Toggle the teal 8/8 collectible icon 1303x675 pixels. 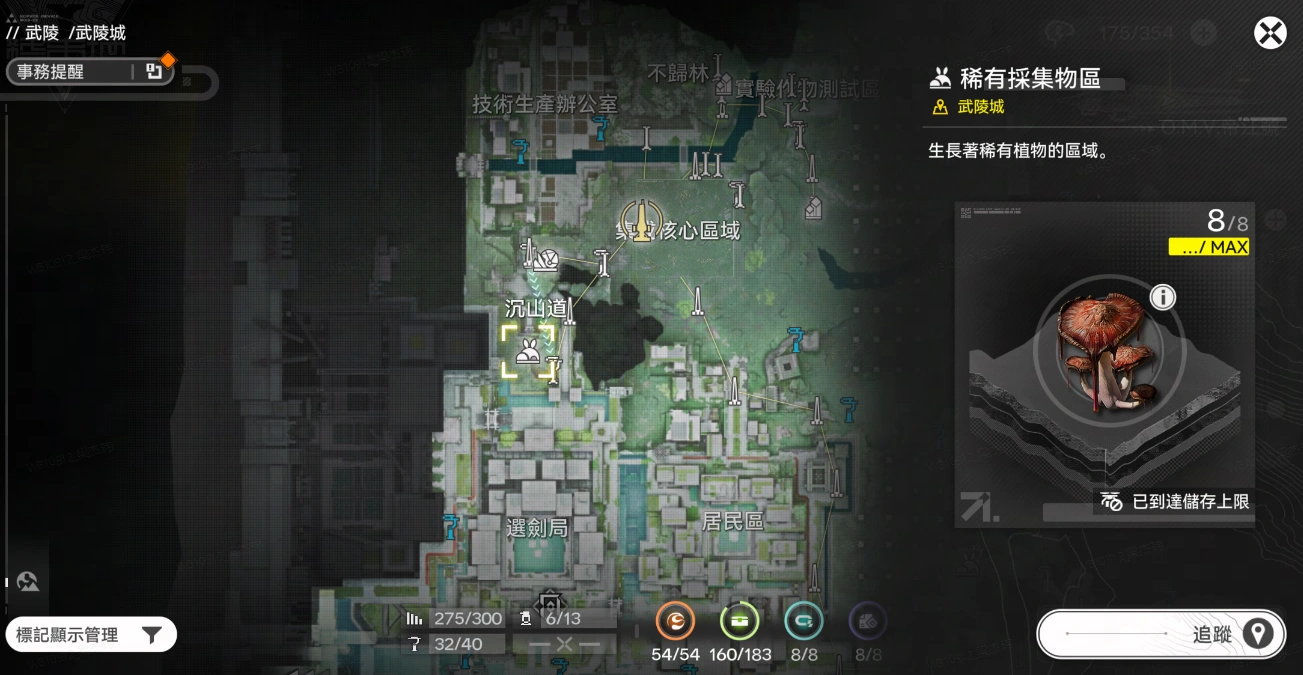803,622
